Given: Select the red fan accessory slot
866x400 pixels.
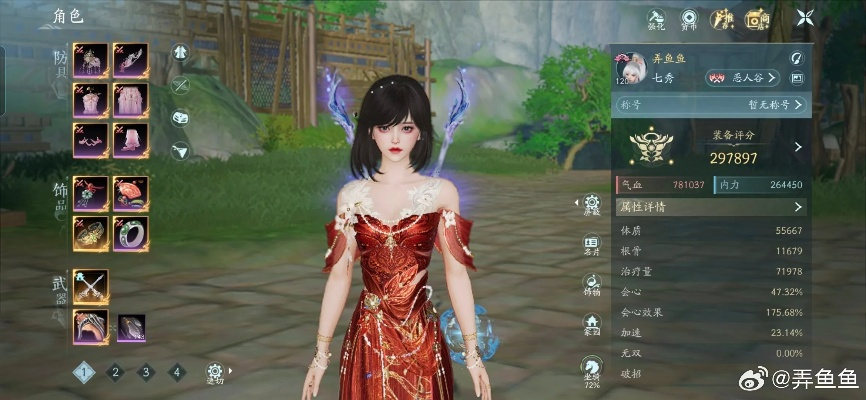Looking at the screenshot, I should tap(131, 192).
